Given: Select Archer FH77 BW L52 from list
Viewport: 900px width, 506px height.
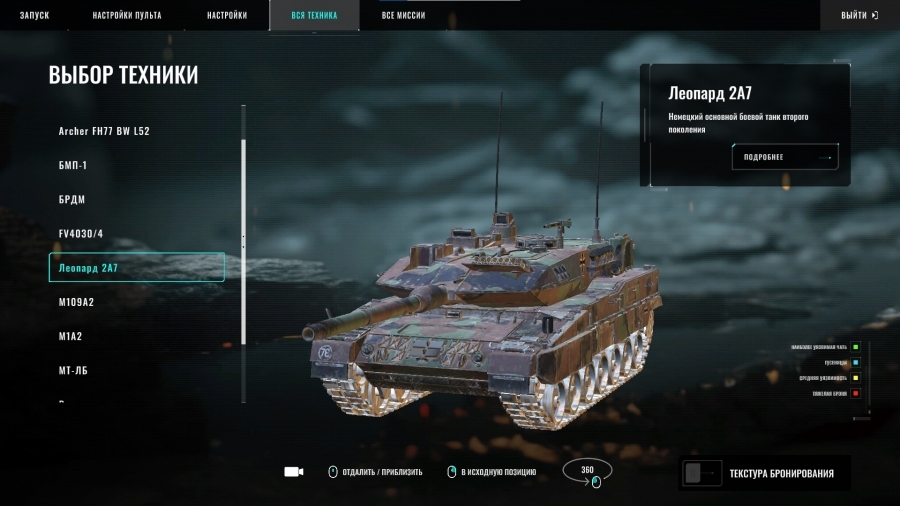Looking at the screenshot, I should pyautogui.click(x=104, y=131).
